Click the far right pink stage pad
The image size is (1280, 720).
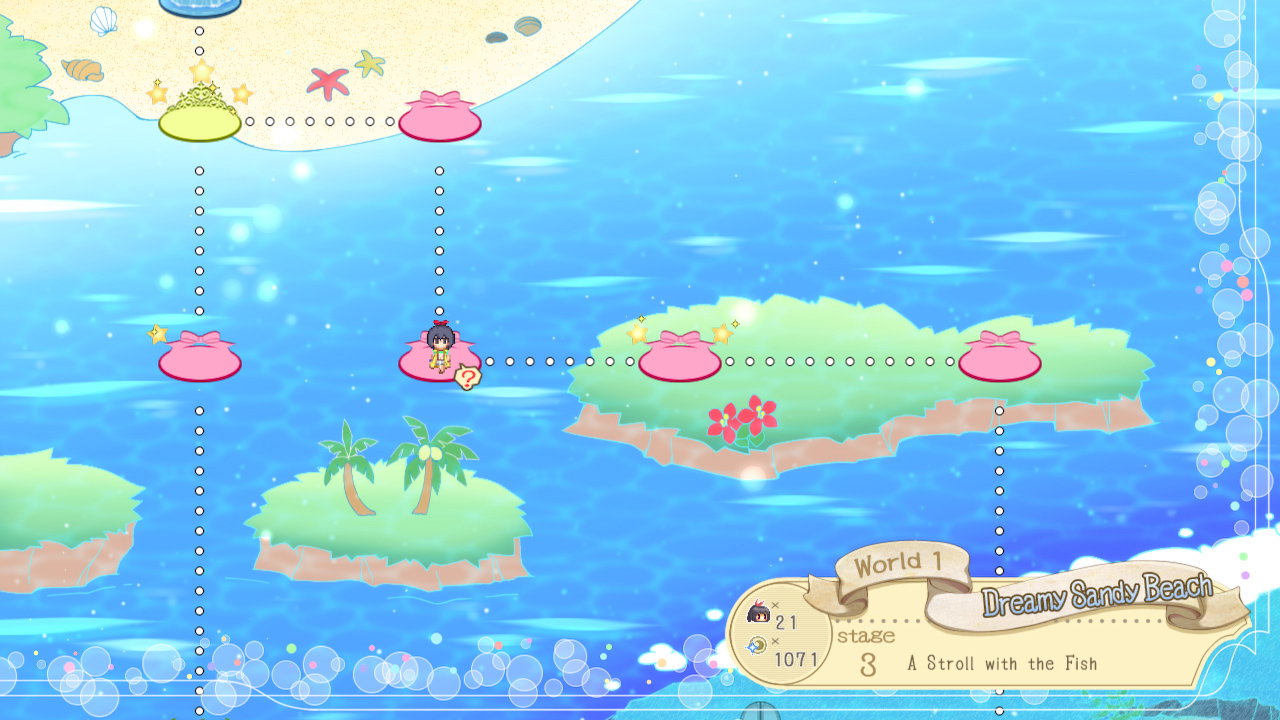coord(999,362)
